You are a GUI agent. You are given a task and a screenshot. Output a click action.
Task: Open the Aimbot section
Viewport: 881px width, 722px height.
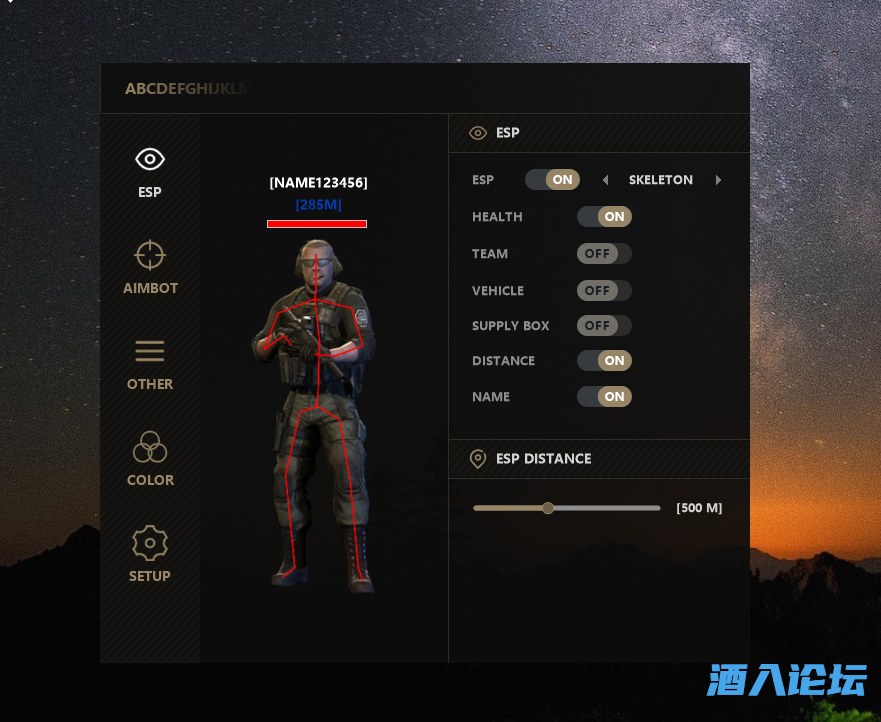[x=150, y=267]
